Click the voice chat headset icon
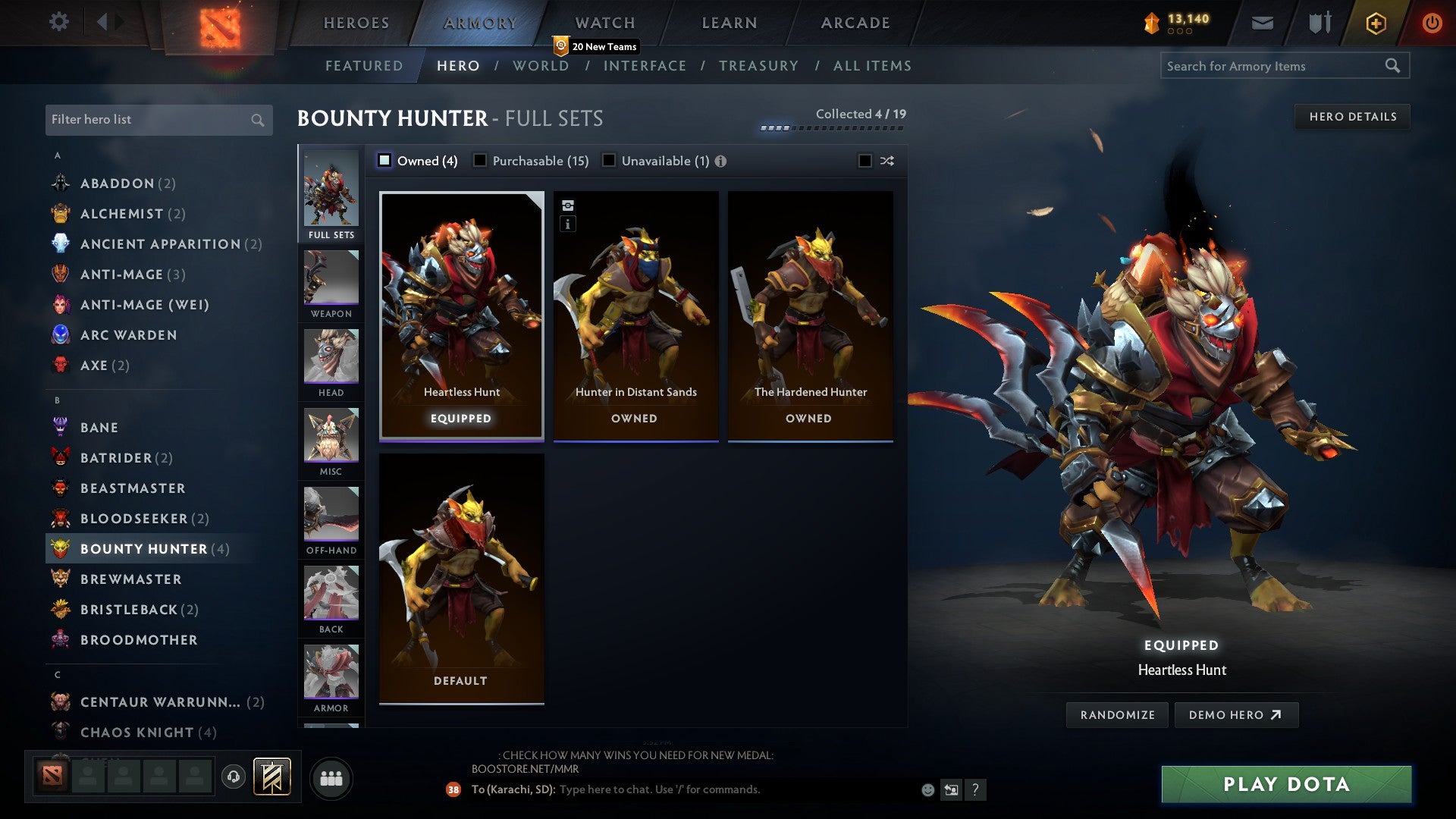 [x=232, y=777]
